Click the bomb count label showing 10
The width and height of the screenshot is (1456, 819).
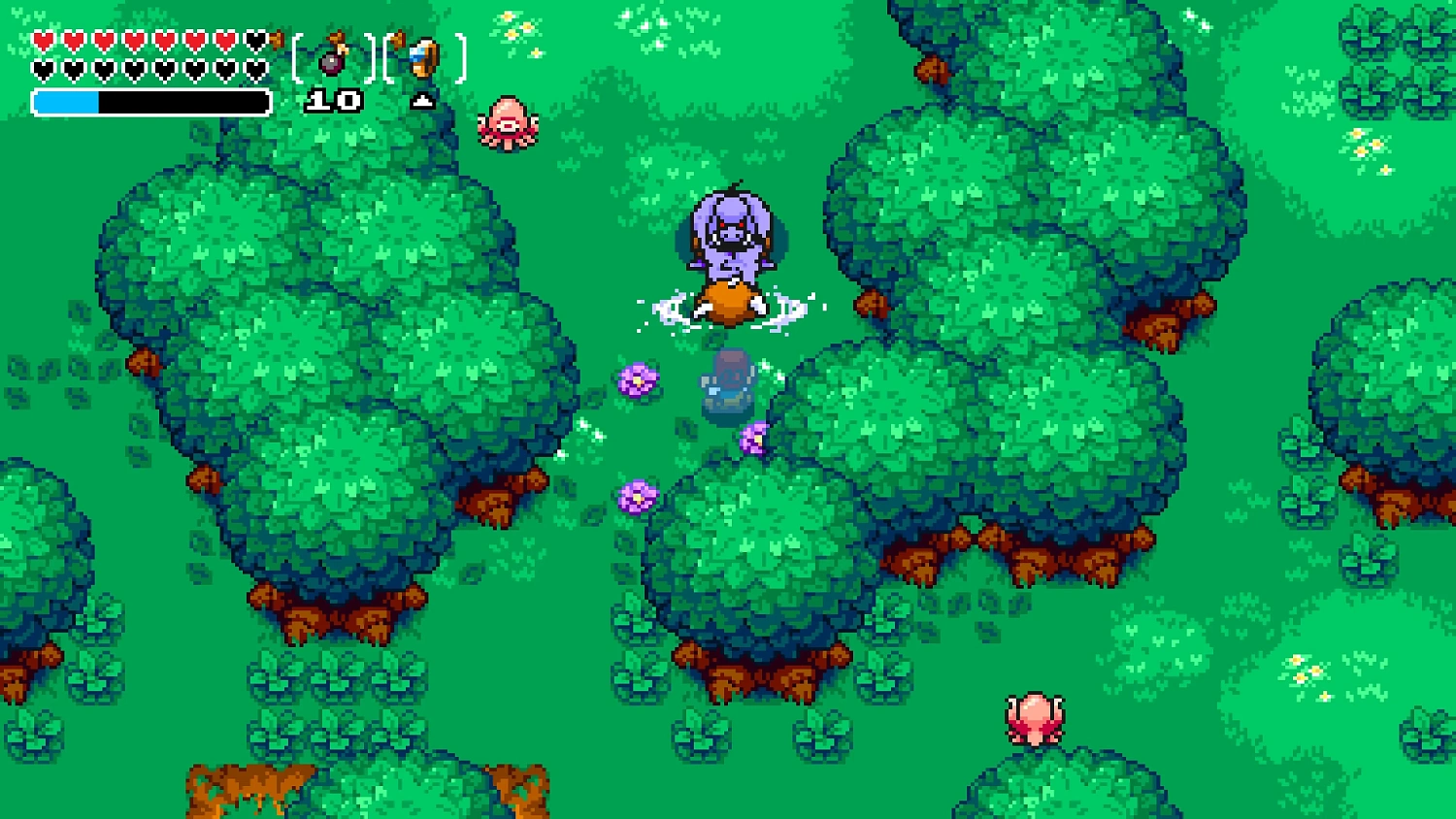(333, 99)
